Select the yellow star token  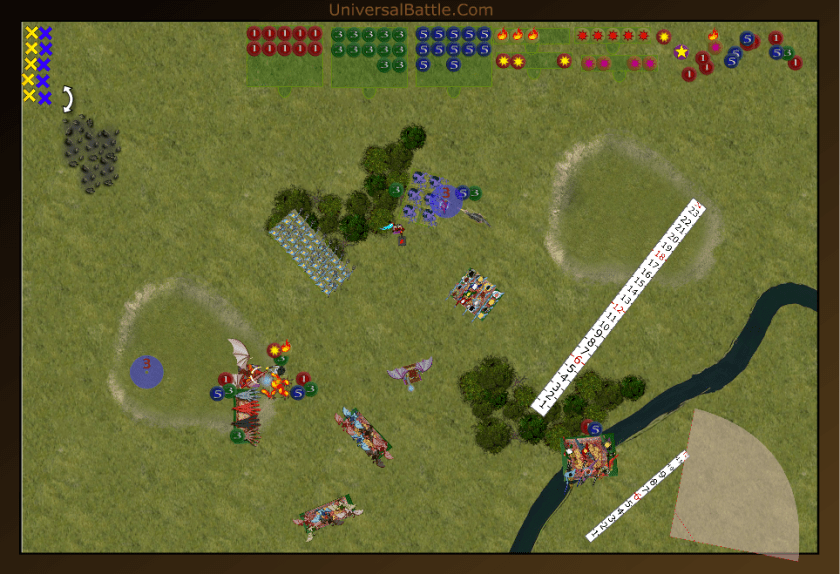tap(681, 51)
